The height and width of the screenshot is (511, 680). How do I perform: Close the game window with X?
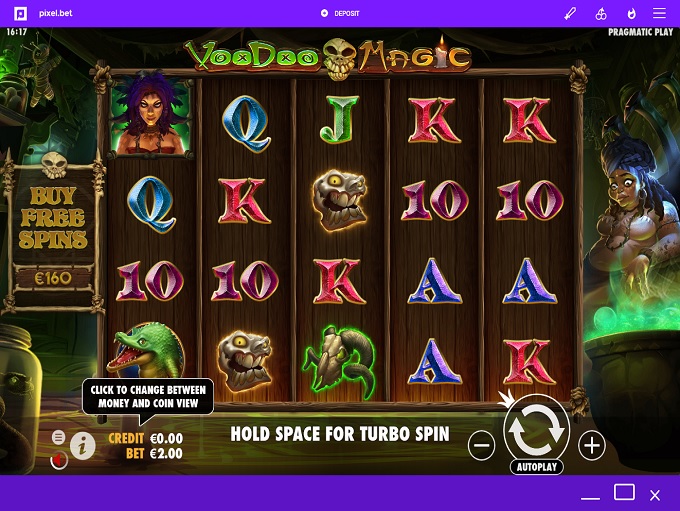pos(655,494)
